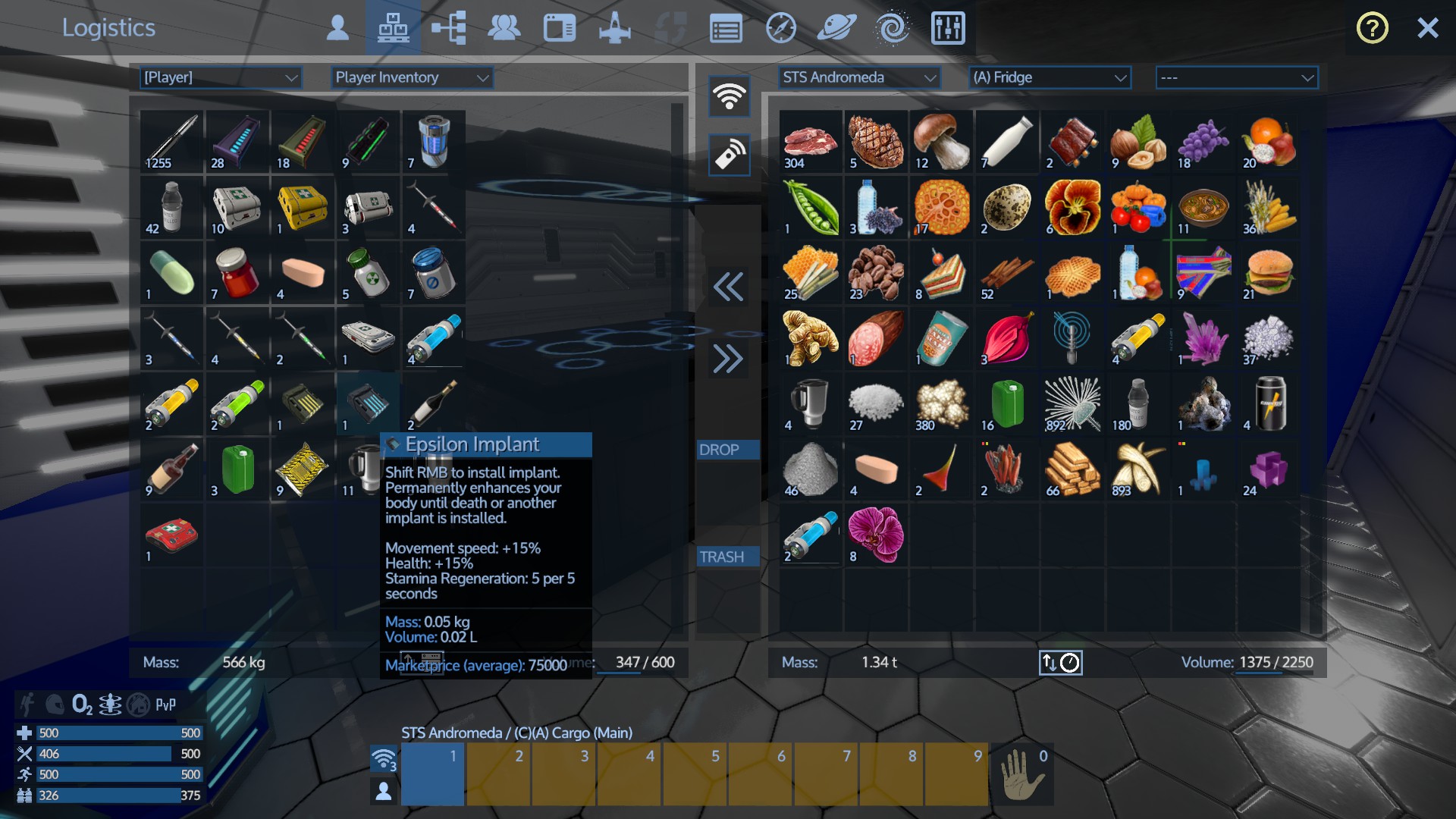Open the help question mark
This screenshot has width=1456, height=819.
pos(1372,29)
